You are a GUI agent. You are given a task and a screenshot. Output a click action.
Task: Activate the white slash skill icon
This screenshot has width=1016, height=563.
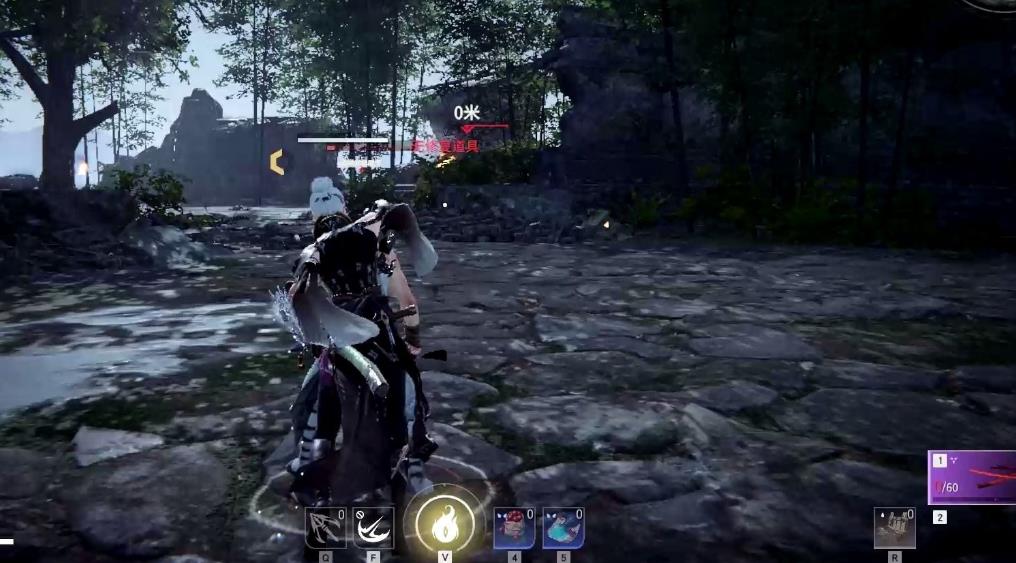373,528
